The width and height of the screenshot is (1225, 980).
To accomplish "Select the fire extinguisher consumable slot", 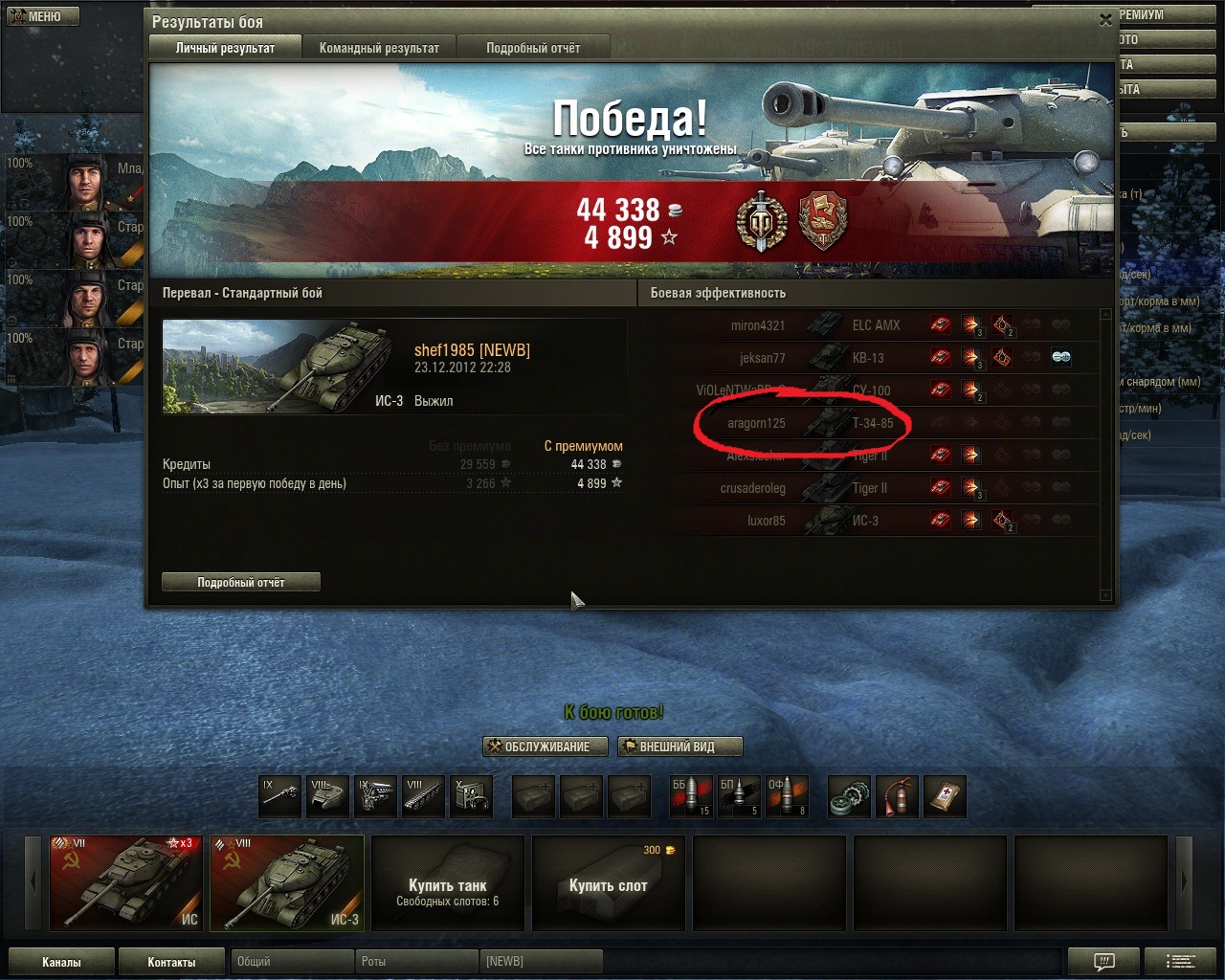I will (897, 796).
